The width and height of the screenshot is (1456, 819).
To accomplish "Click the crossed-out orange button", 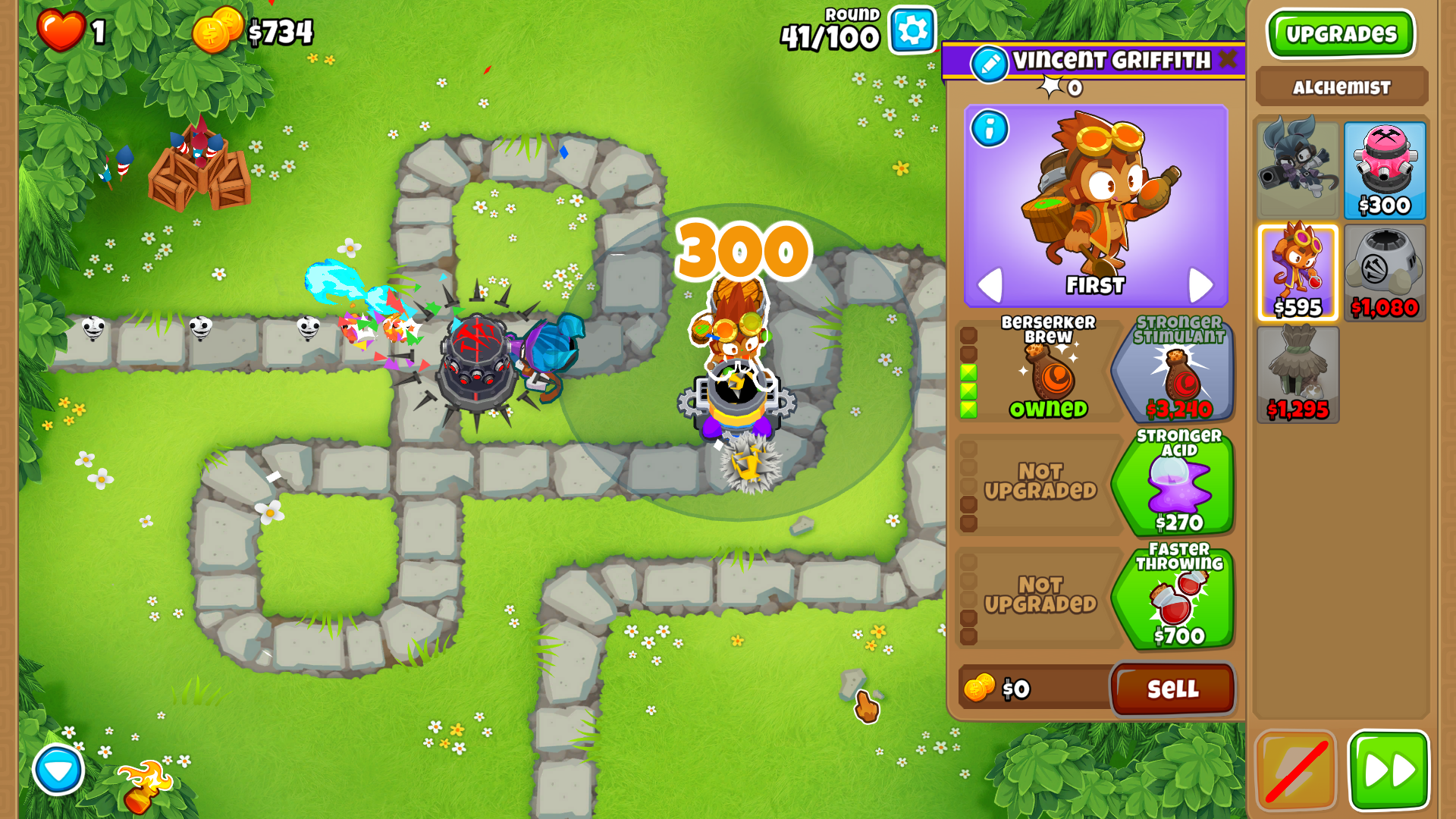I will tap(1295, 770).
